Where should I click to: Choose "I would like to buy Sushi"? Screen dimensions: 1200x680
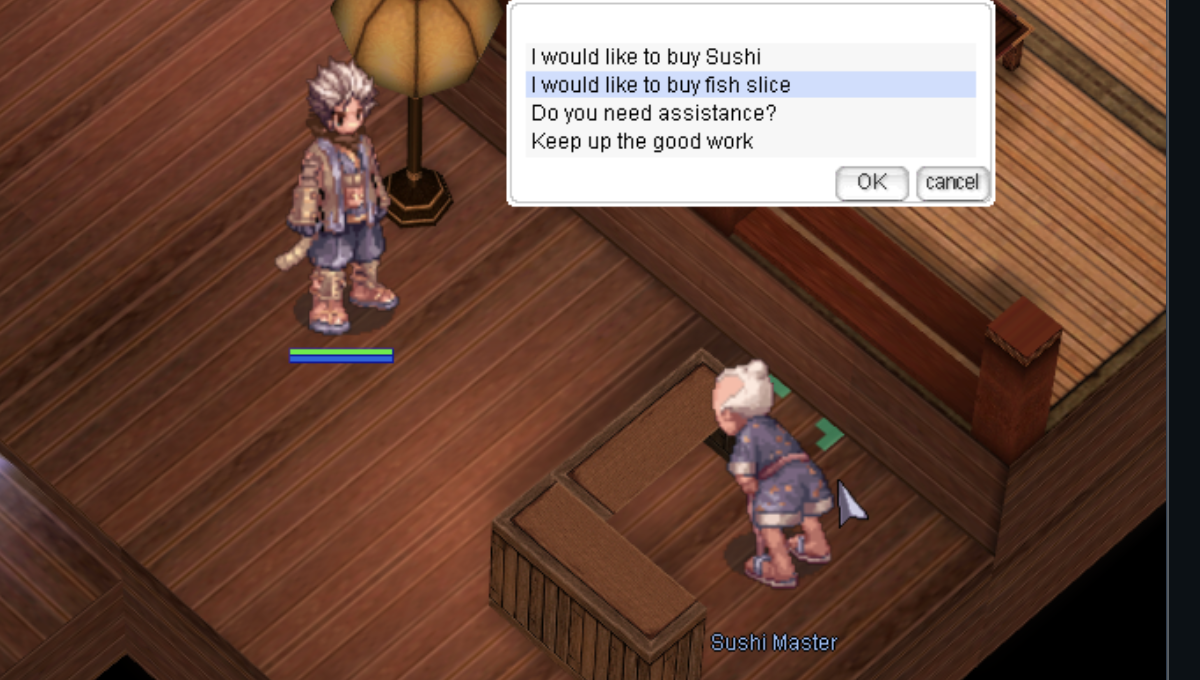(x=646, y=57)
